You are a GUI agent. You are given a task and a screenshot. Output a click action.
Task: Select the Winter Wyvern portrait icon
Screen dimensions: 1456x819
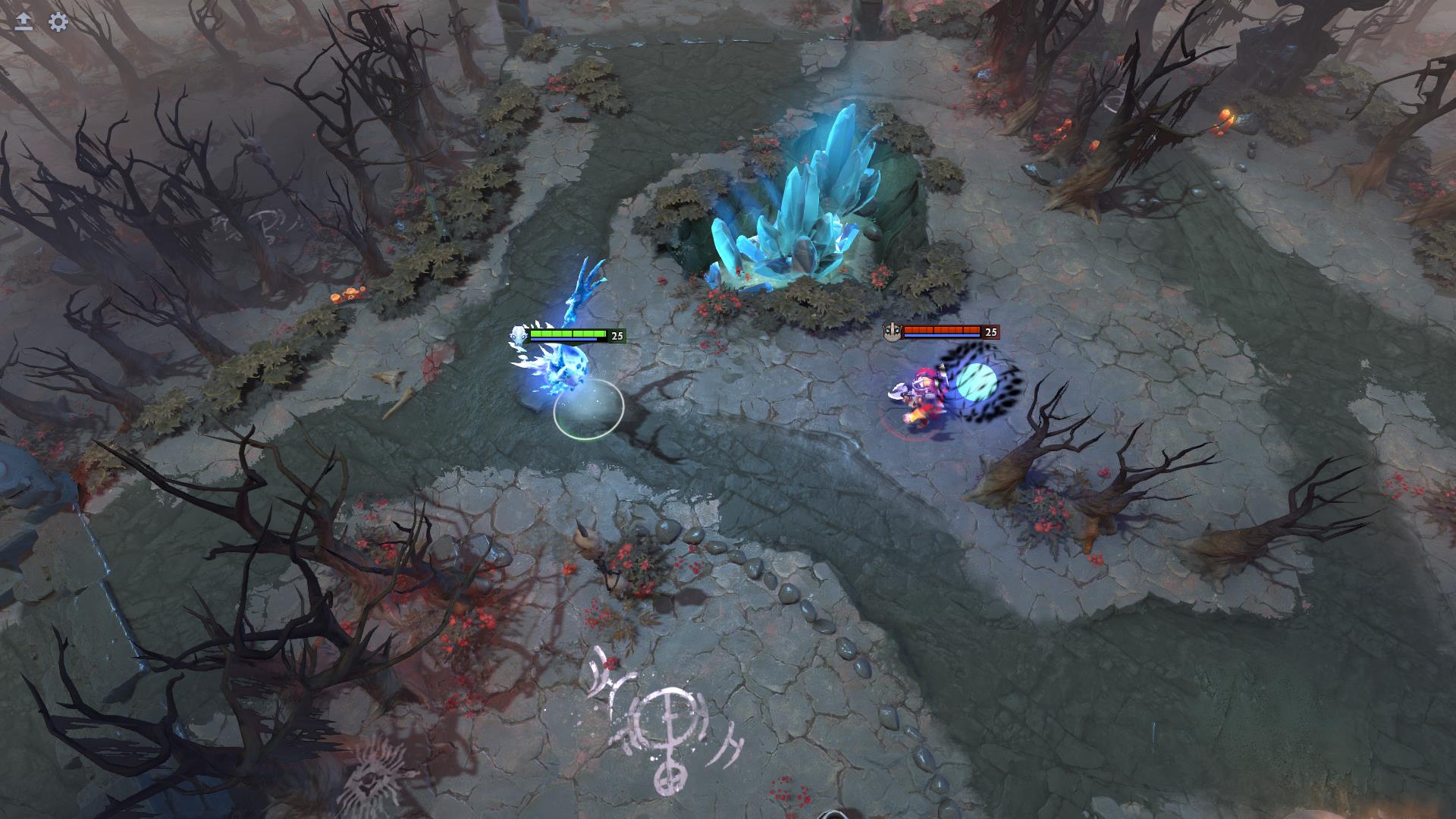tap(518, 334)
